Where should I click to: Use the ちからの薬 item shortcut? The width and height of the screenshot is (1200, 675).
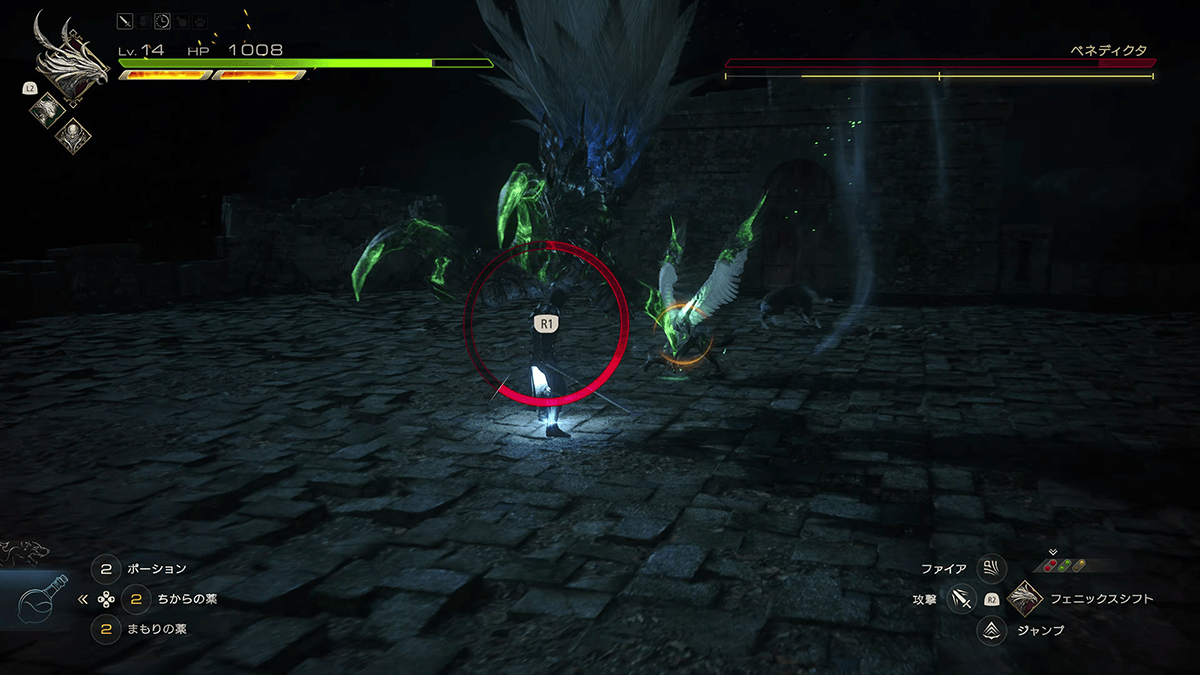tap(136, 600)
